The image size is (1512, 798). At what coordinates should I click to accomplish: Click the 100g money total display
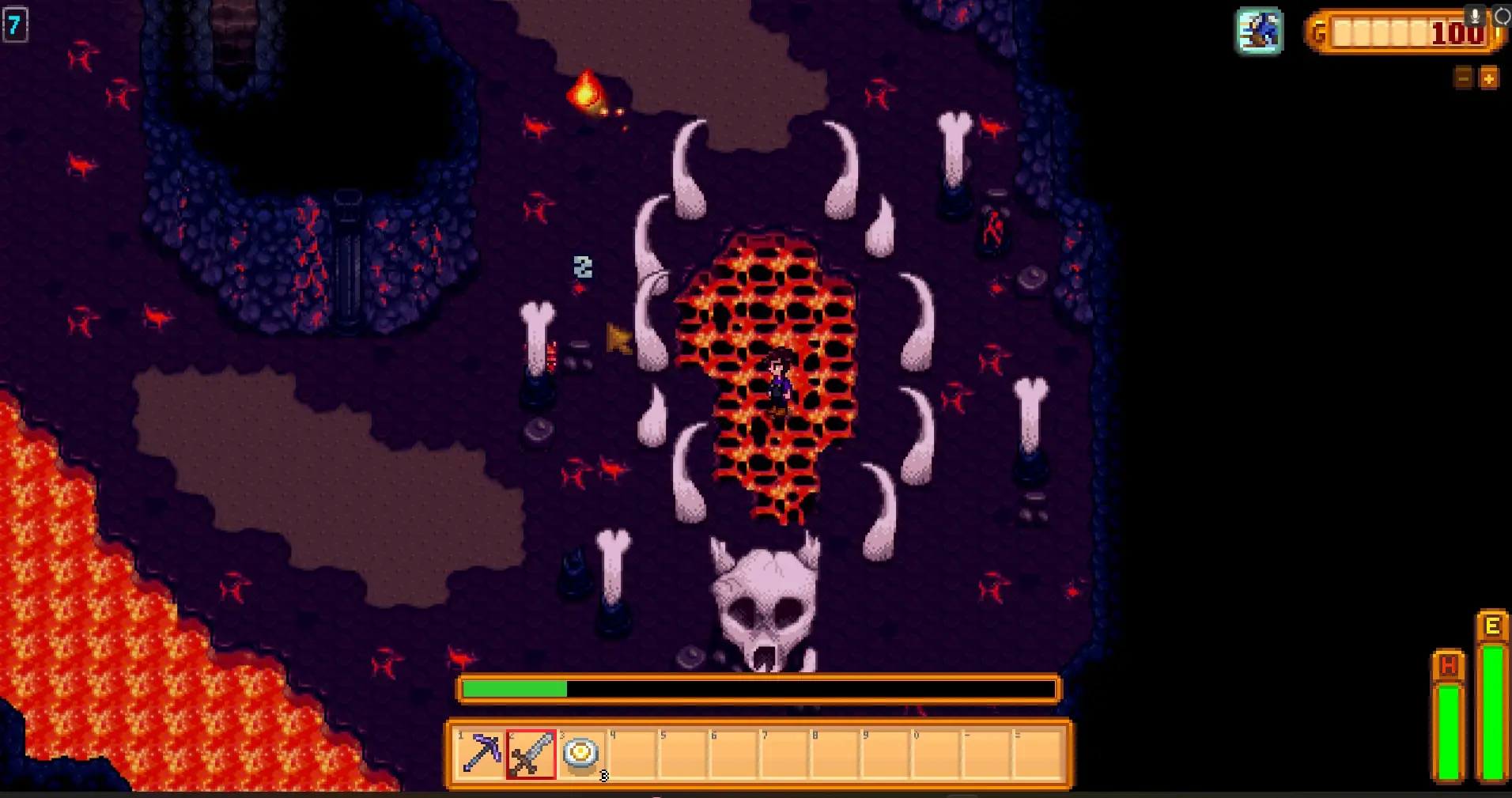pos(1459,33)
